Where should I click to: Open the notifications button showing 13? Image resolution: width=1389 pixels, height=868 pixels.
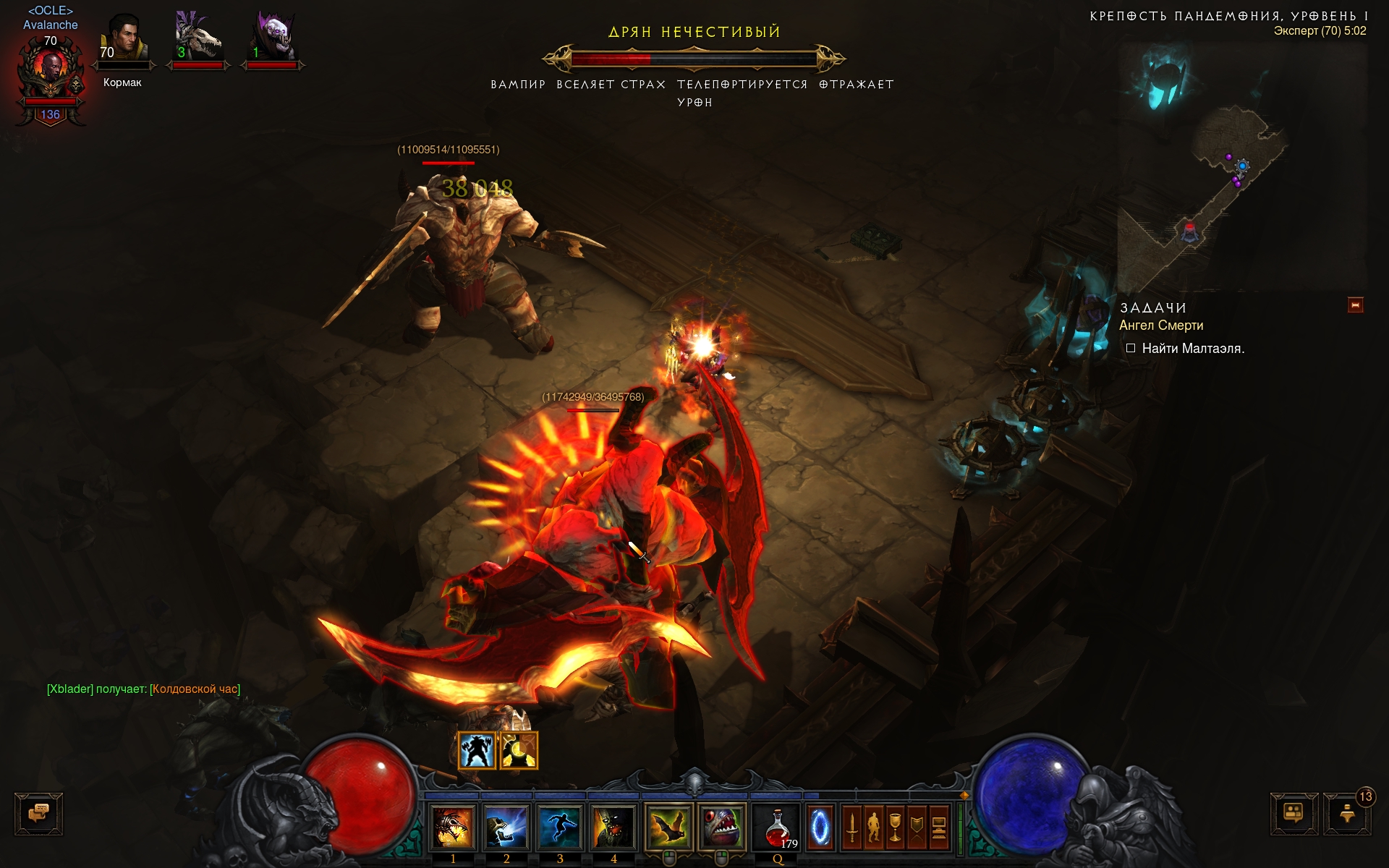click(x=1347, y=814)
